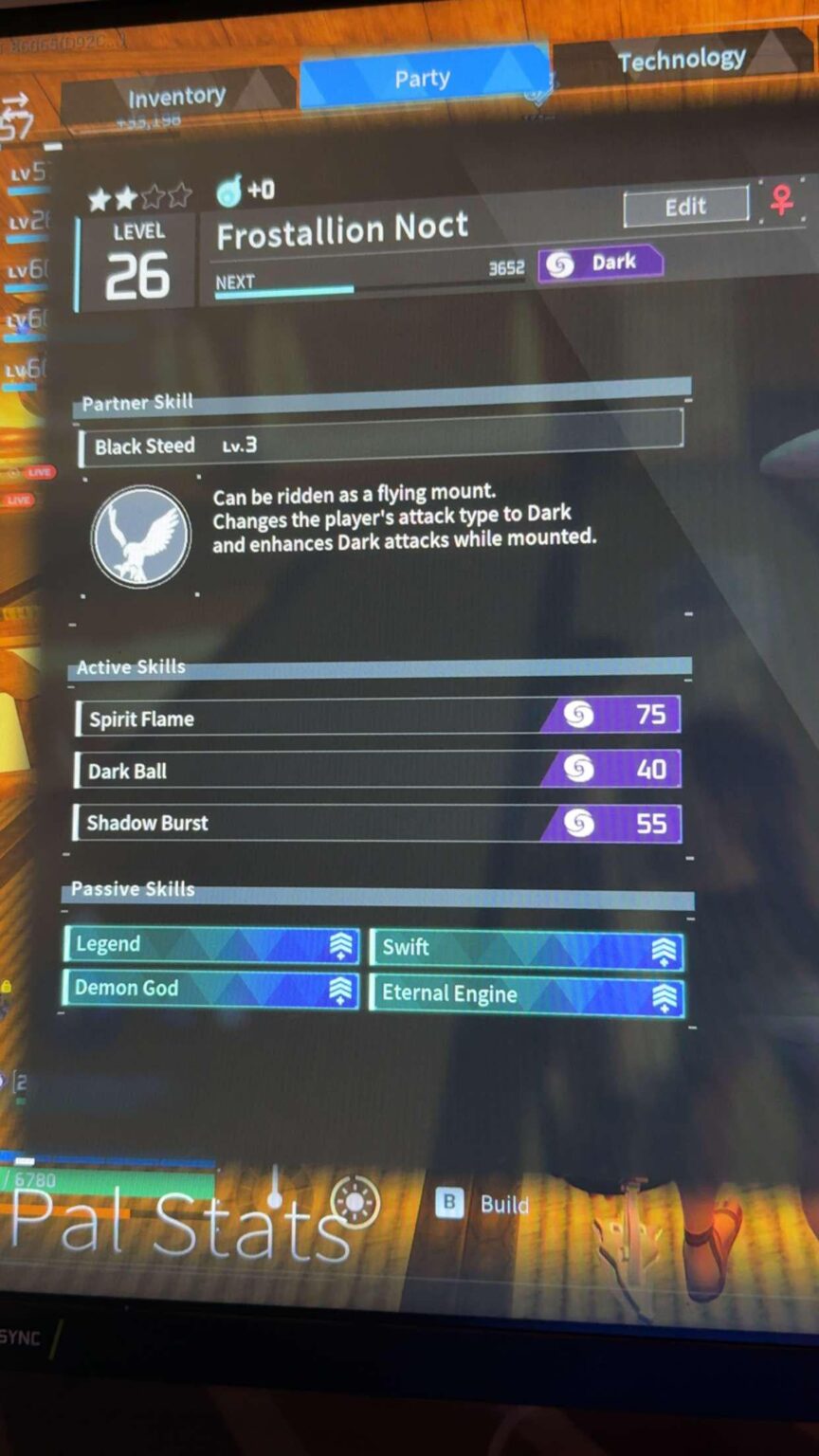Switch to the Inventory tab
Screen dimensions: 819x1456
tap(177, 97)
